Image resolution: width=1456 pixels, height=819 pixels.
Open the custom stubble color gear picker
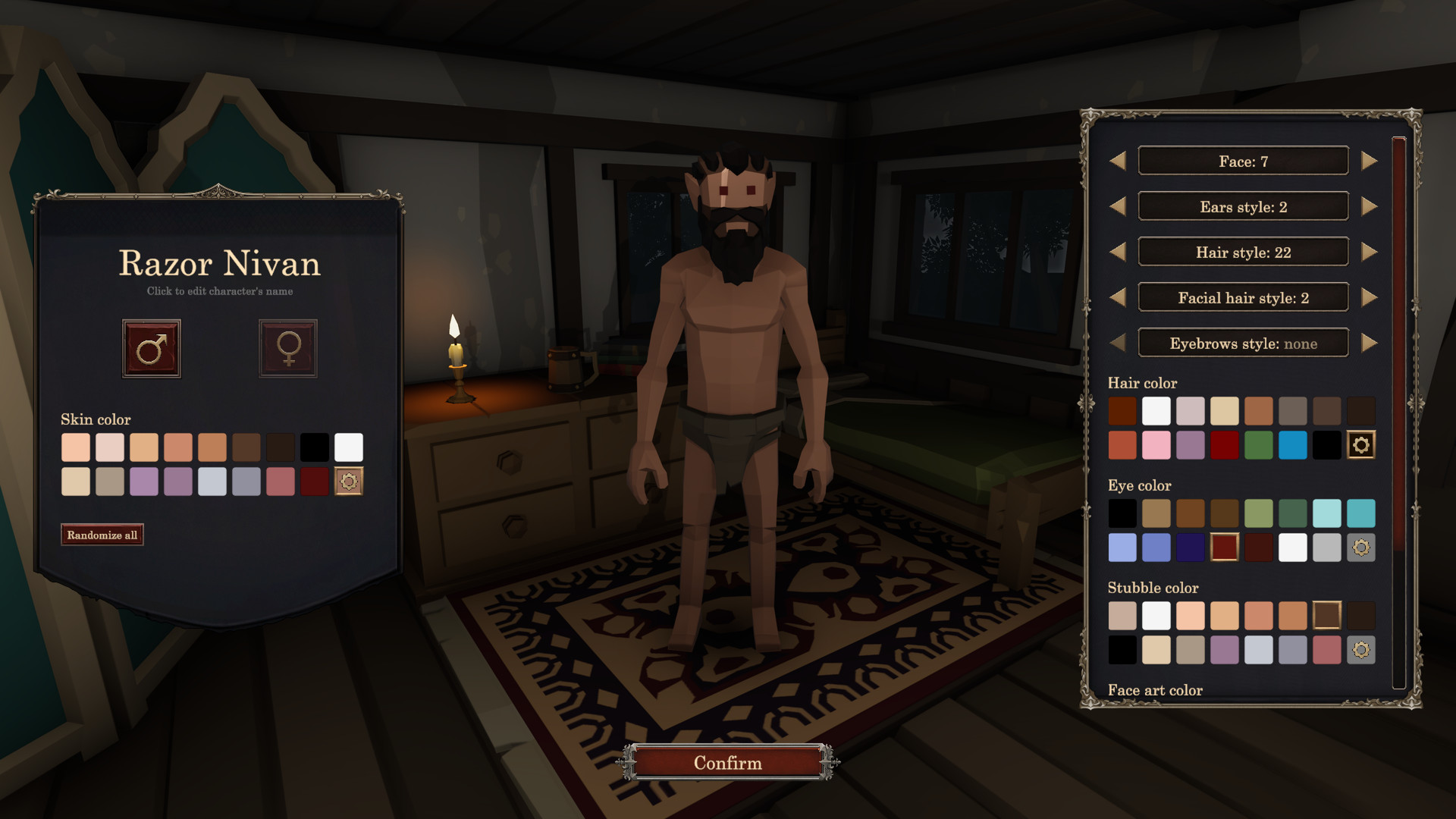click(1360, 649)
